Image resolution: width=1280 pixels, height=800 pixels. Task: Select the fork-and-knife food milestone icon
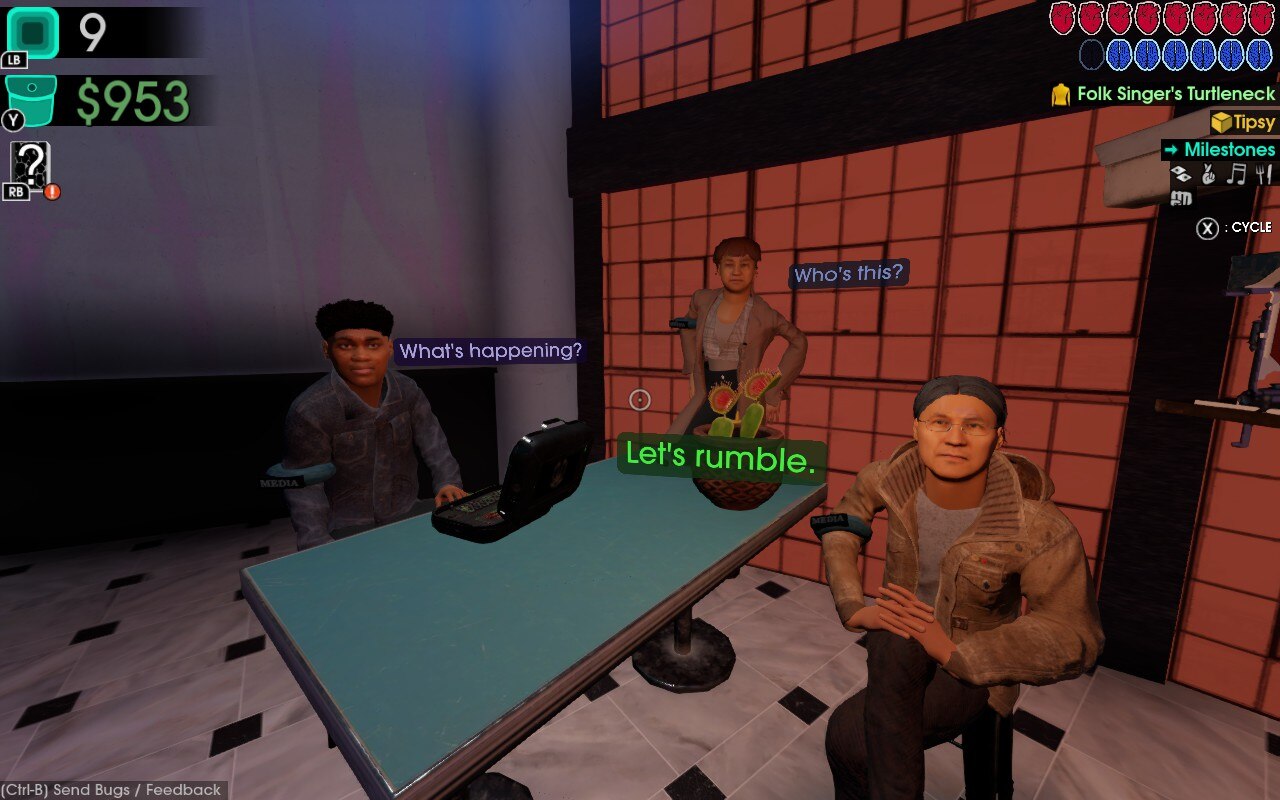[1263, 173]
